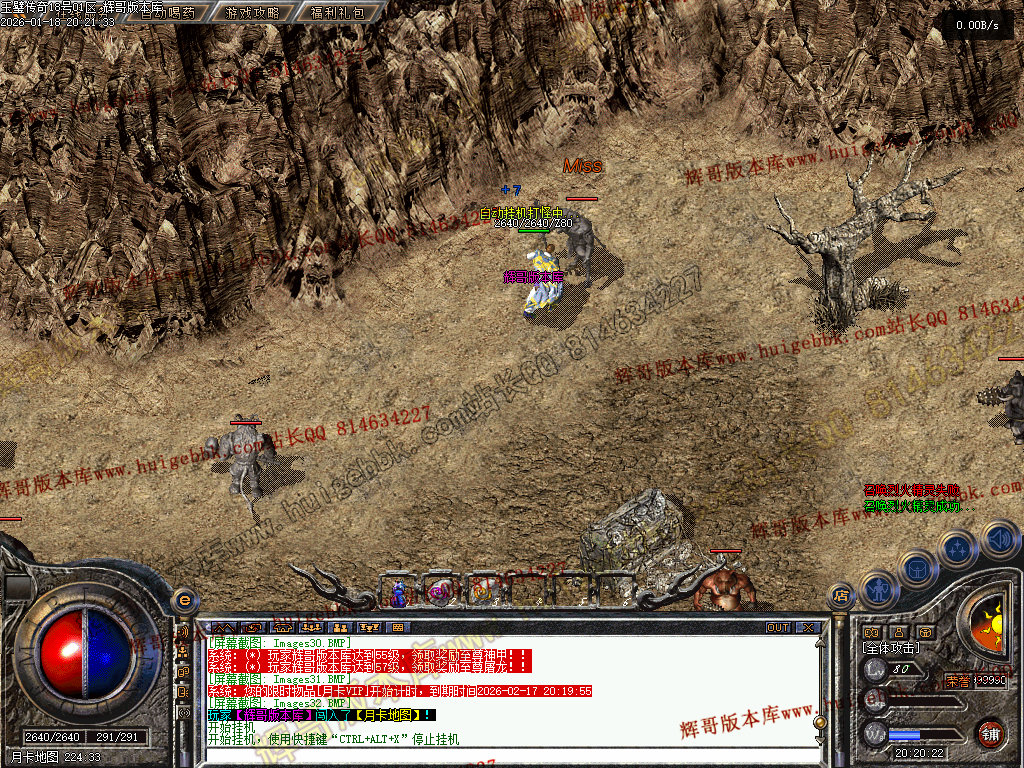Image resolution: width=1024 pixels, height=768 pixels.
Task: Close the chat panel with X
Action: (807, 628)
